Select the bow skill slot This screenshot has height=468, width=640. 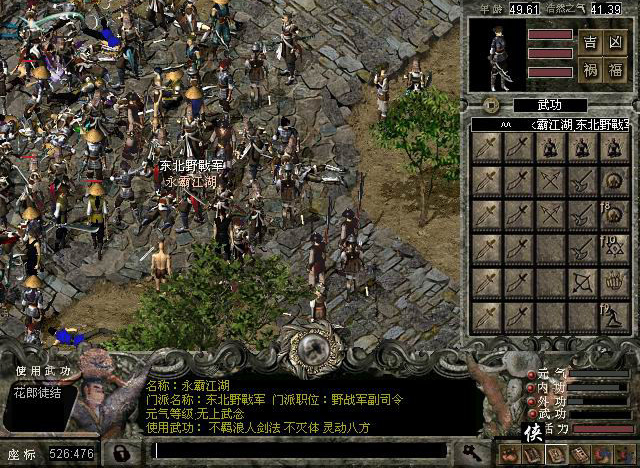point(581,283)
